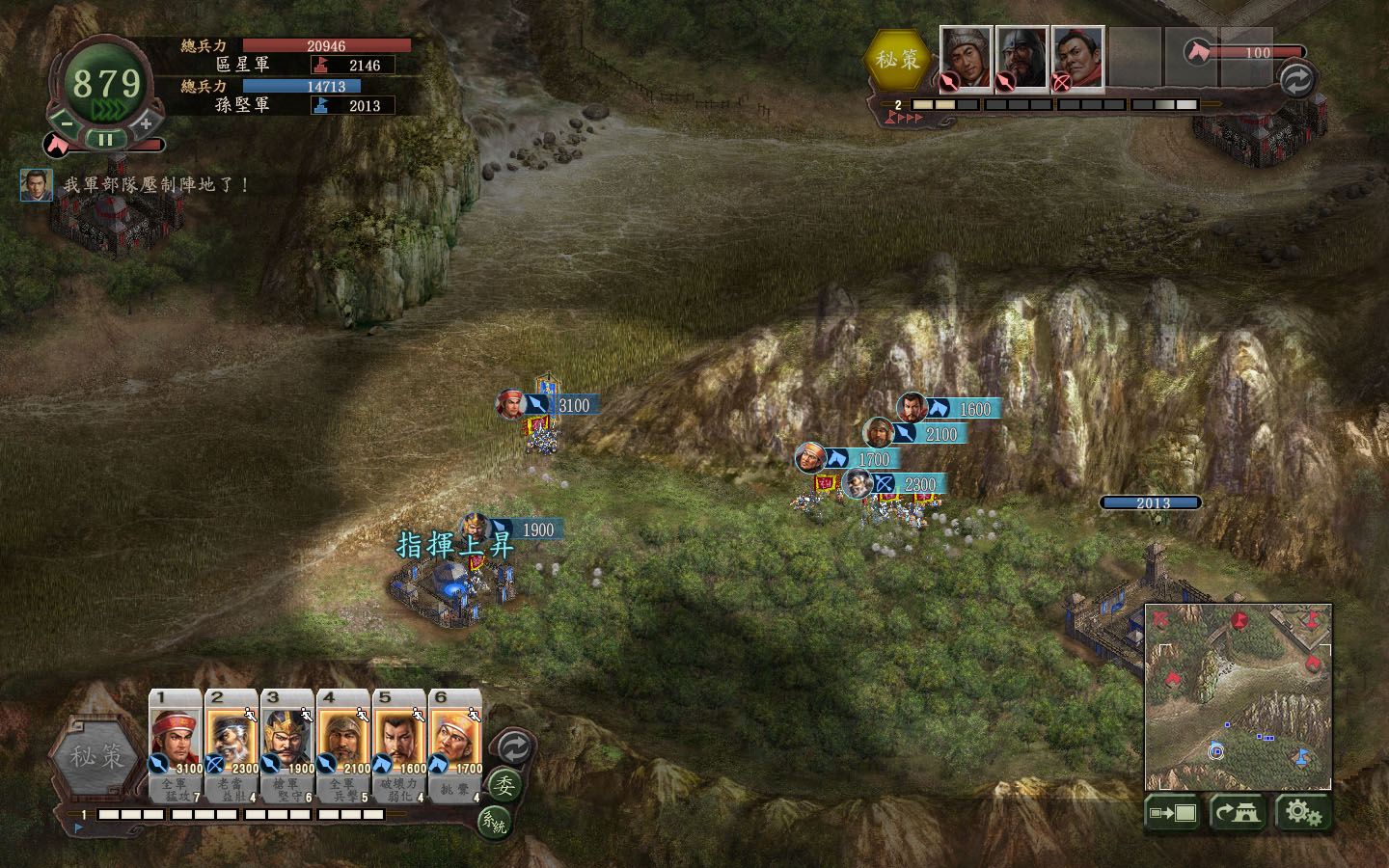Select the first enemy officer portrait
The height and width of the screenshot is (868, 1389).
click(x=966, y=56)
